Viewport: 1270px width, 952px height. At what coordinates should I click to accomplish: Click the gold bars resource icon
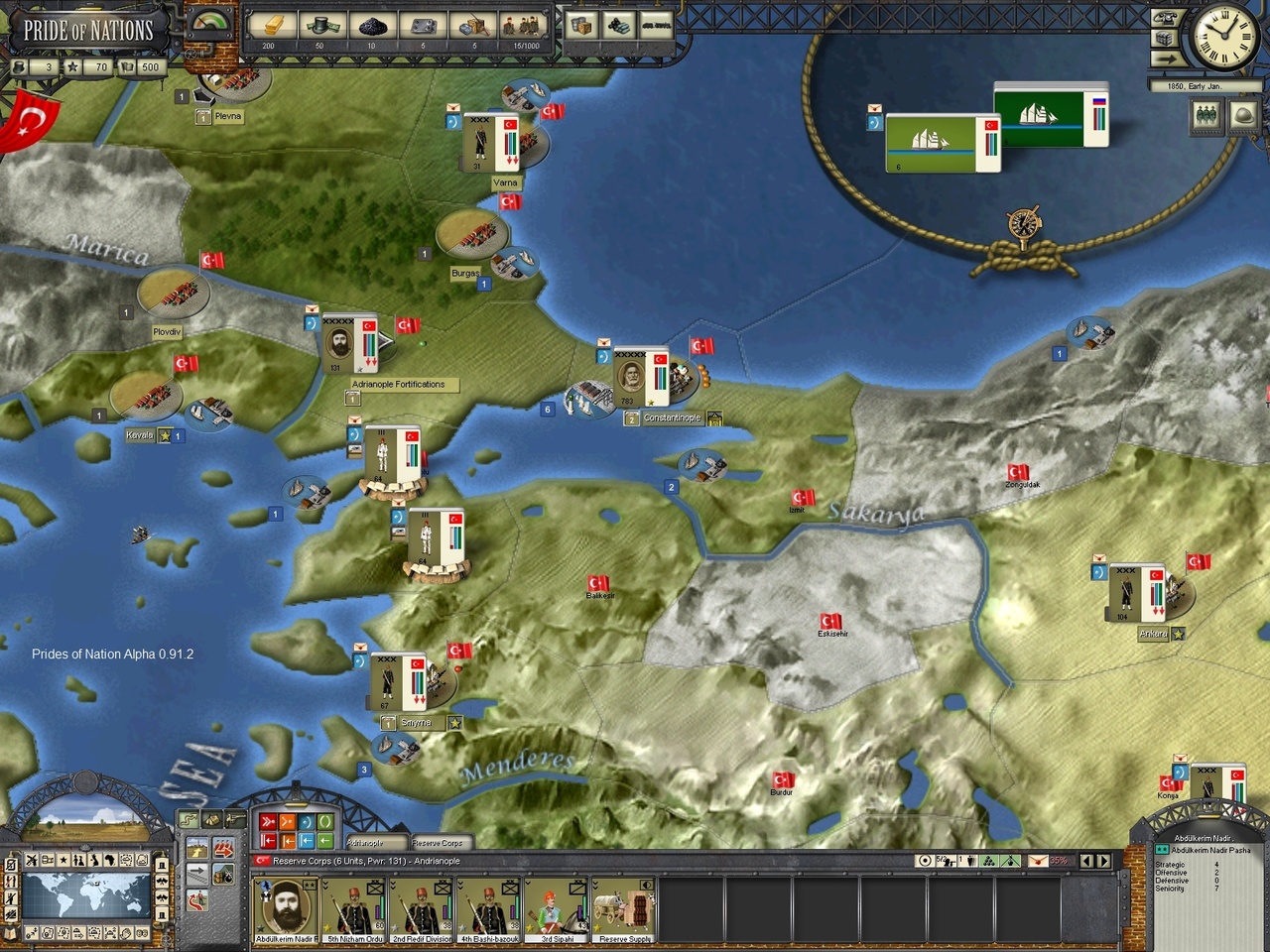coord(270,25)
